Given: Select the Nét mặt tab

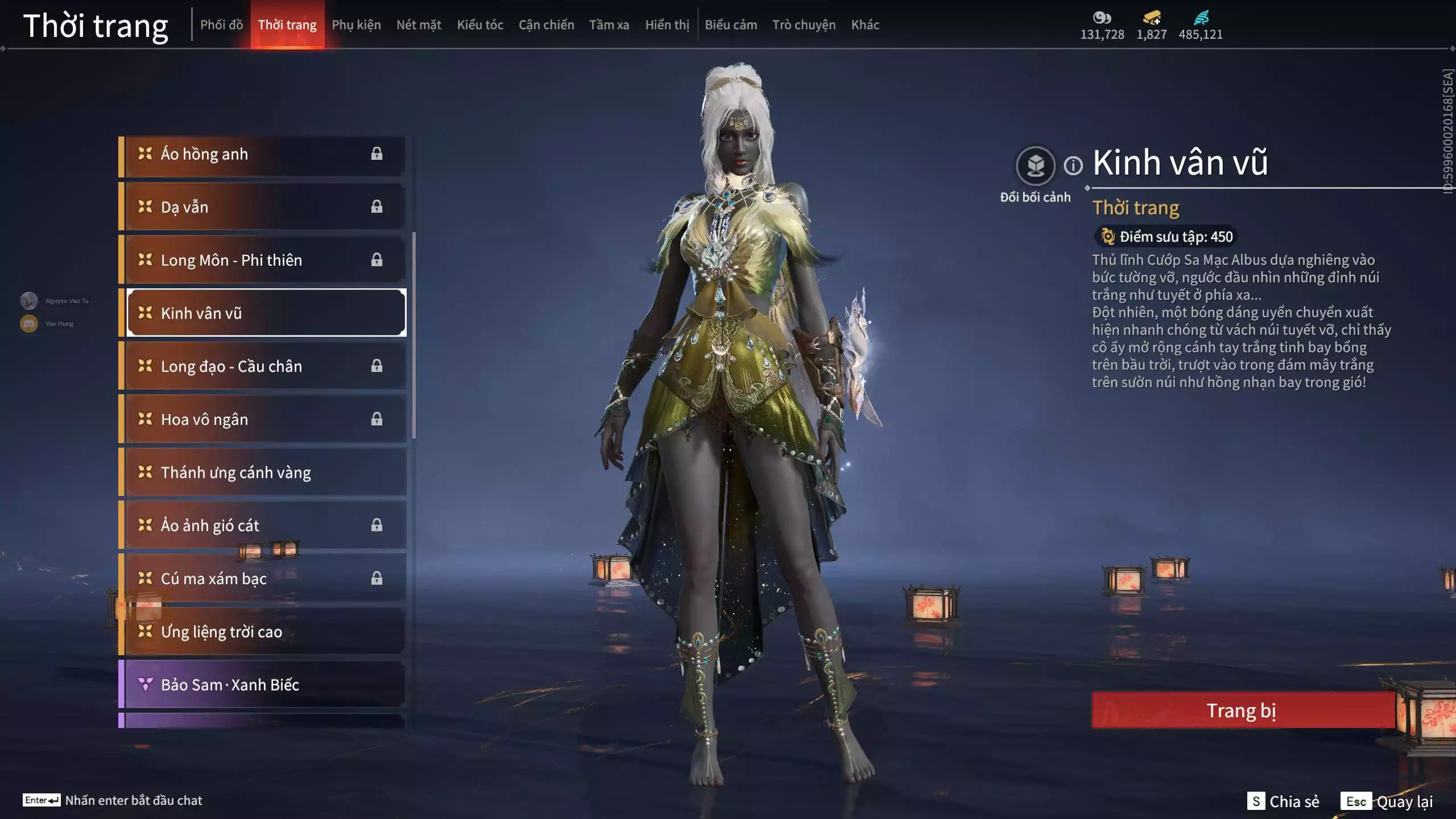Looking at the screenshot, I should tap(419, 25).
